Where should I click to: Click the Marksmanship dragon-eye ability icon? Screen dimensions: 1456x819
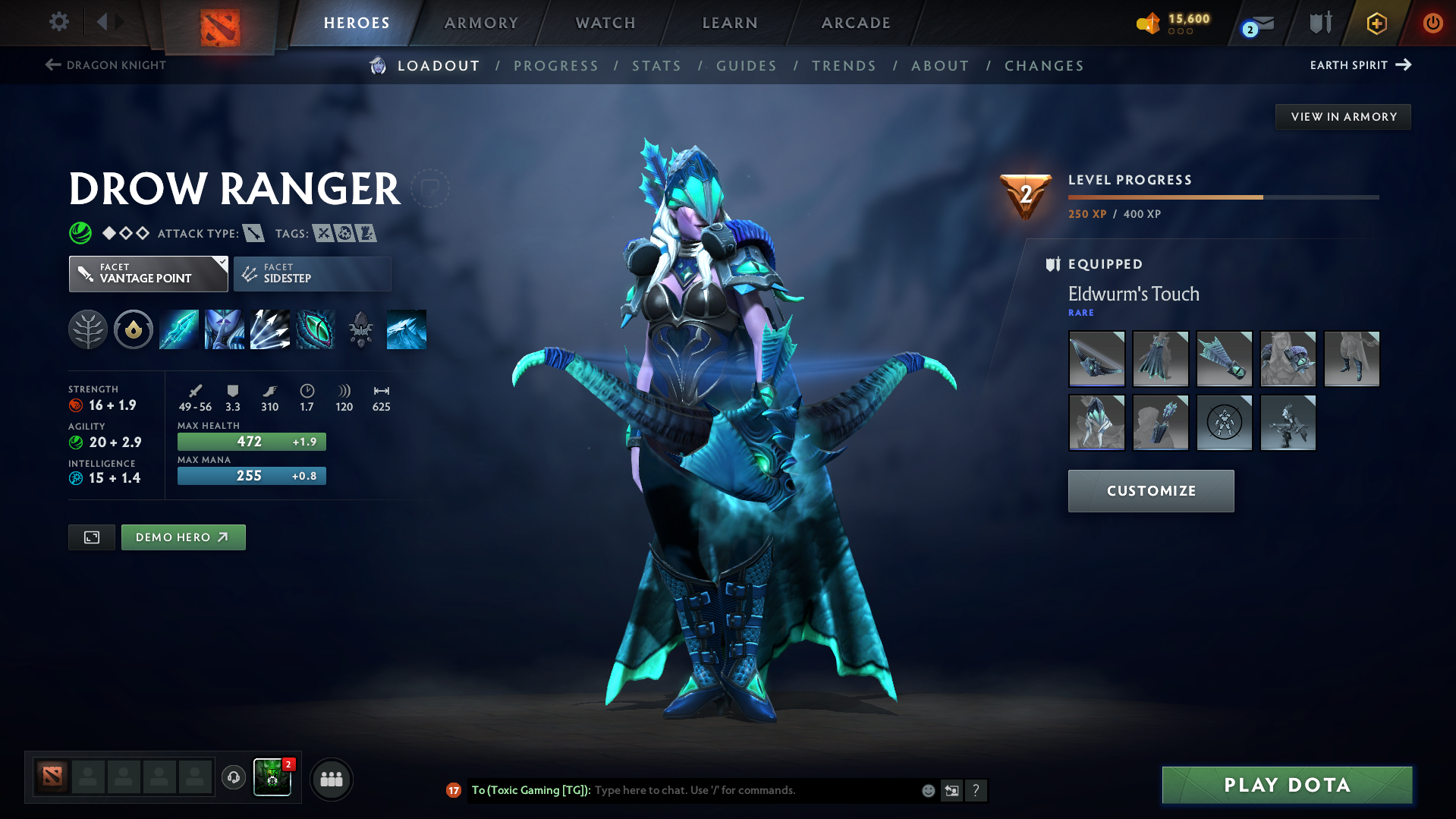315,329
